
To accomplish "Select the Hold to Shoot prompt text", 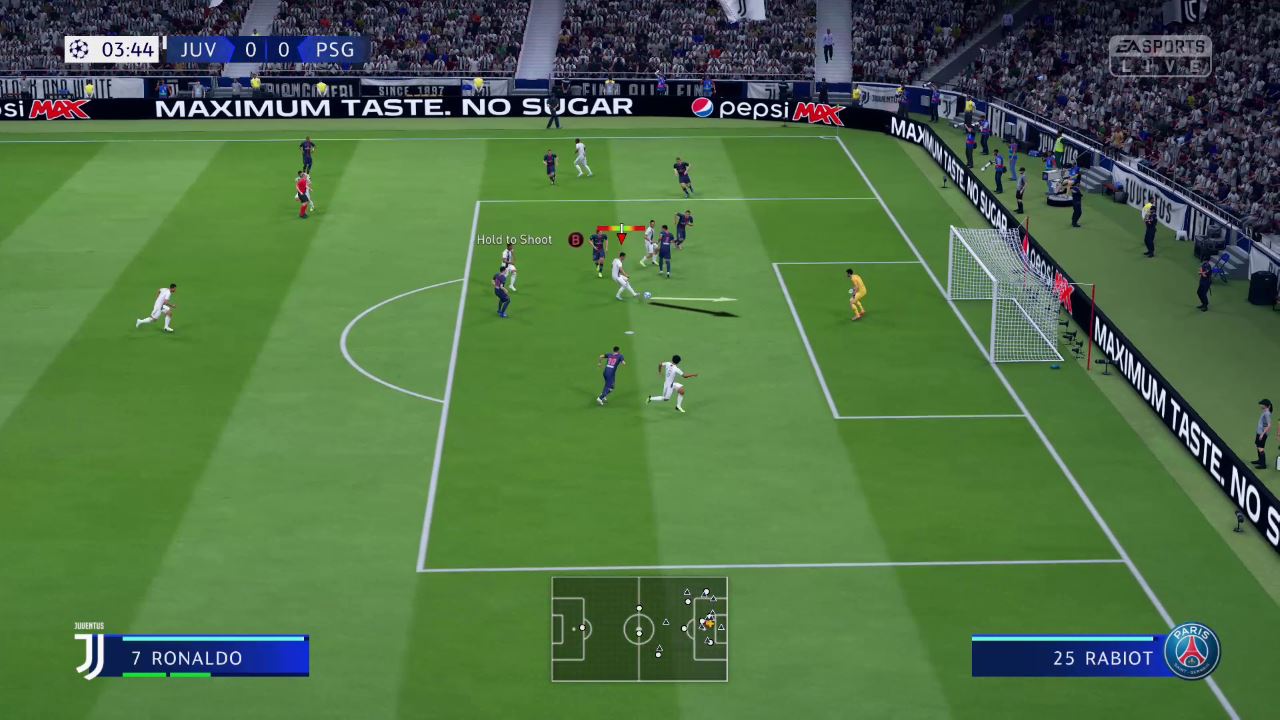I will (x=514, y=239).
